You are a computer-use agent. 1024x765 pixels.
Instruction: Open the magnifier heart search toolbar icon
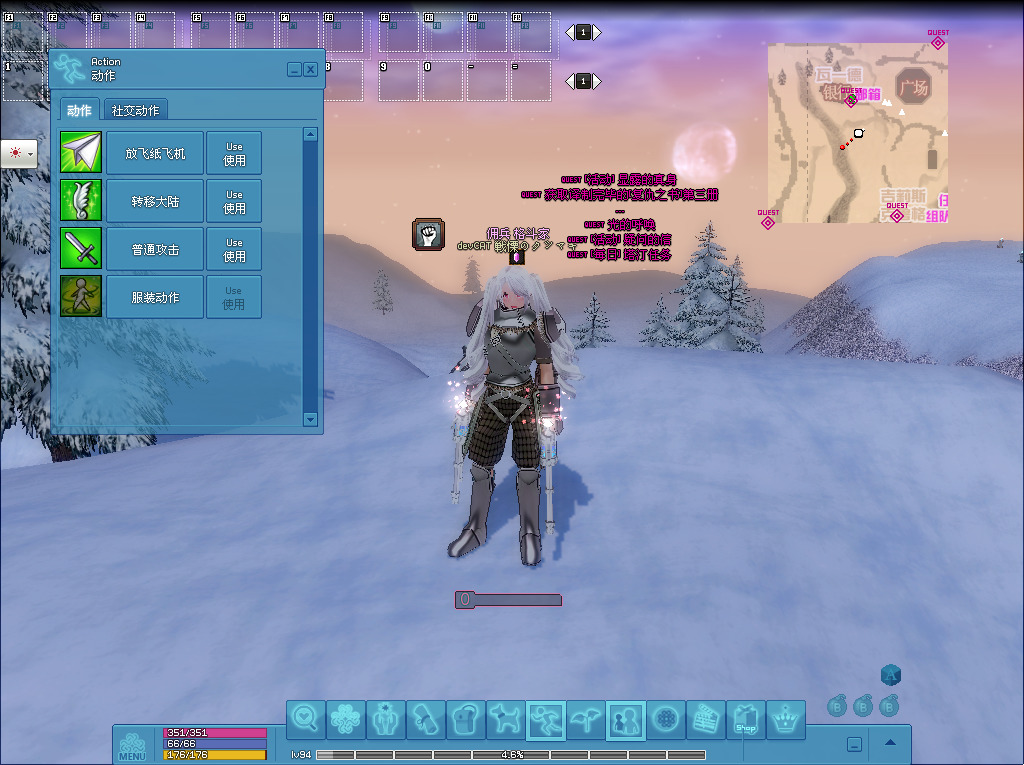[306, 720]
